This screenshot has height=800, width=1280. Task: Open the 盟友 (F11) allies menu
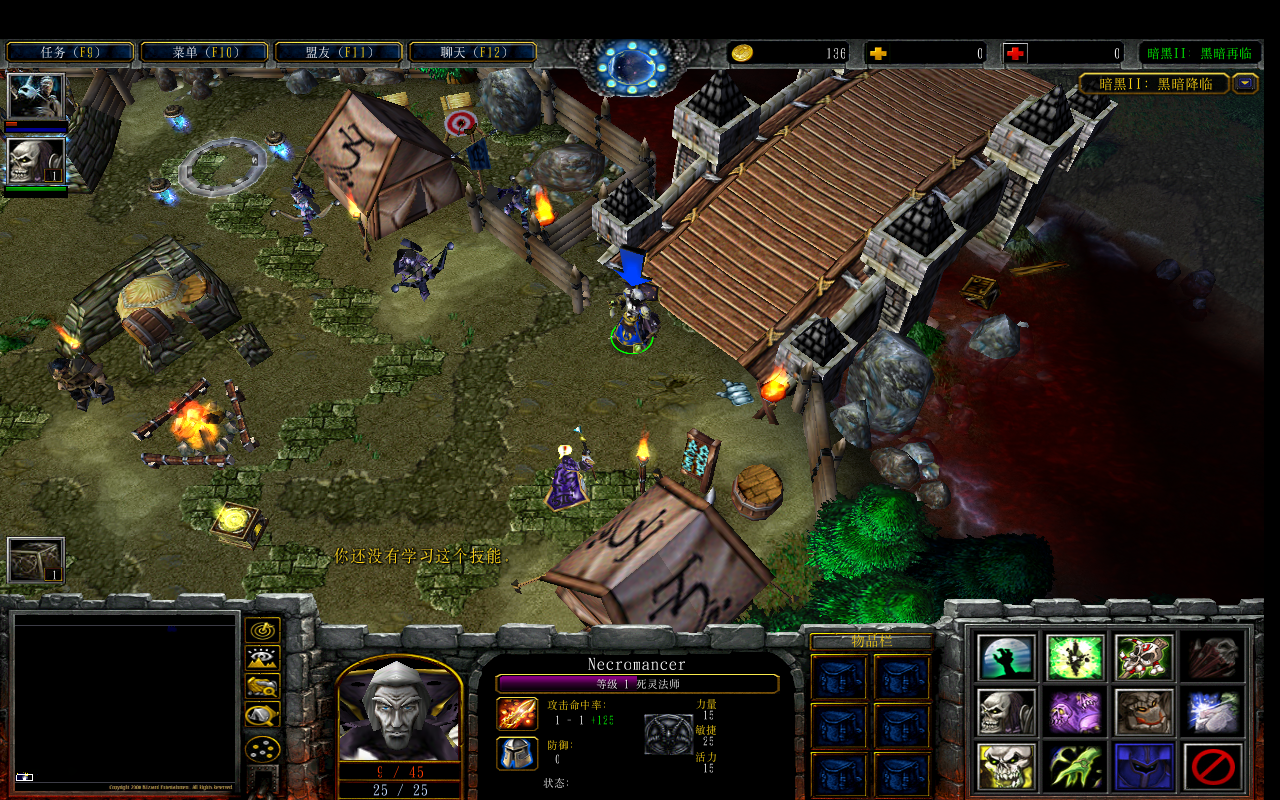(x=338, y=52)
